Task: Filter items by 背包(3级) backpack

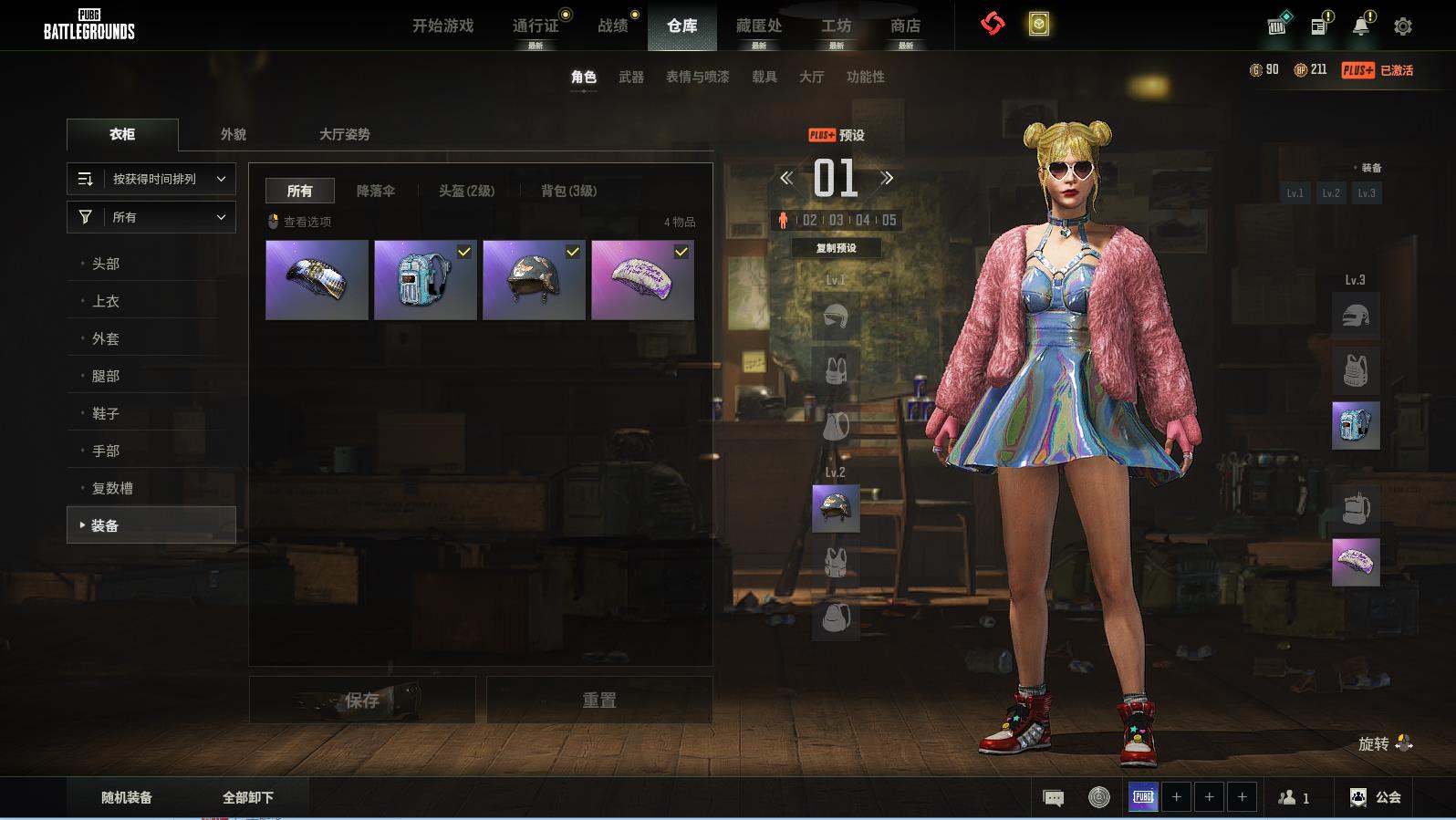Action: (x=568, y=191)
